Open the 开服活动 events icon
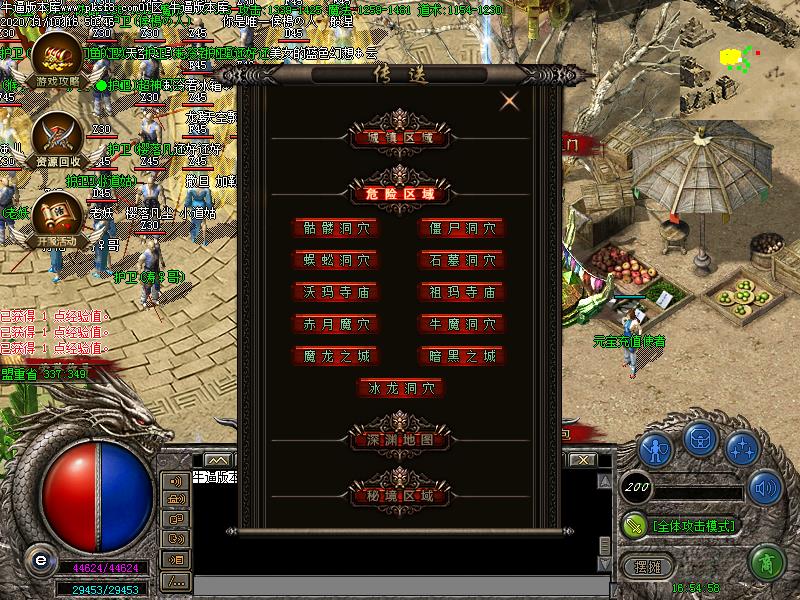The height and width of the screenshot is (600, 800). [54, 220]
